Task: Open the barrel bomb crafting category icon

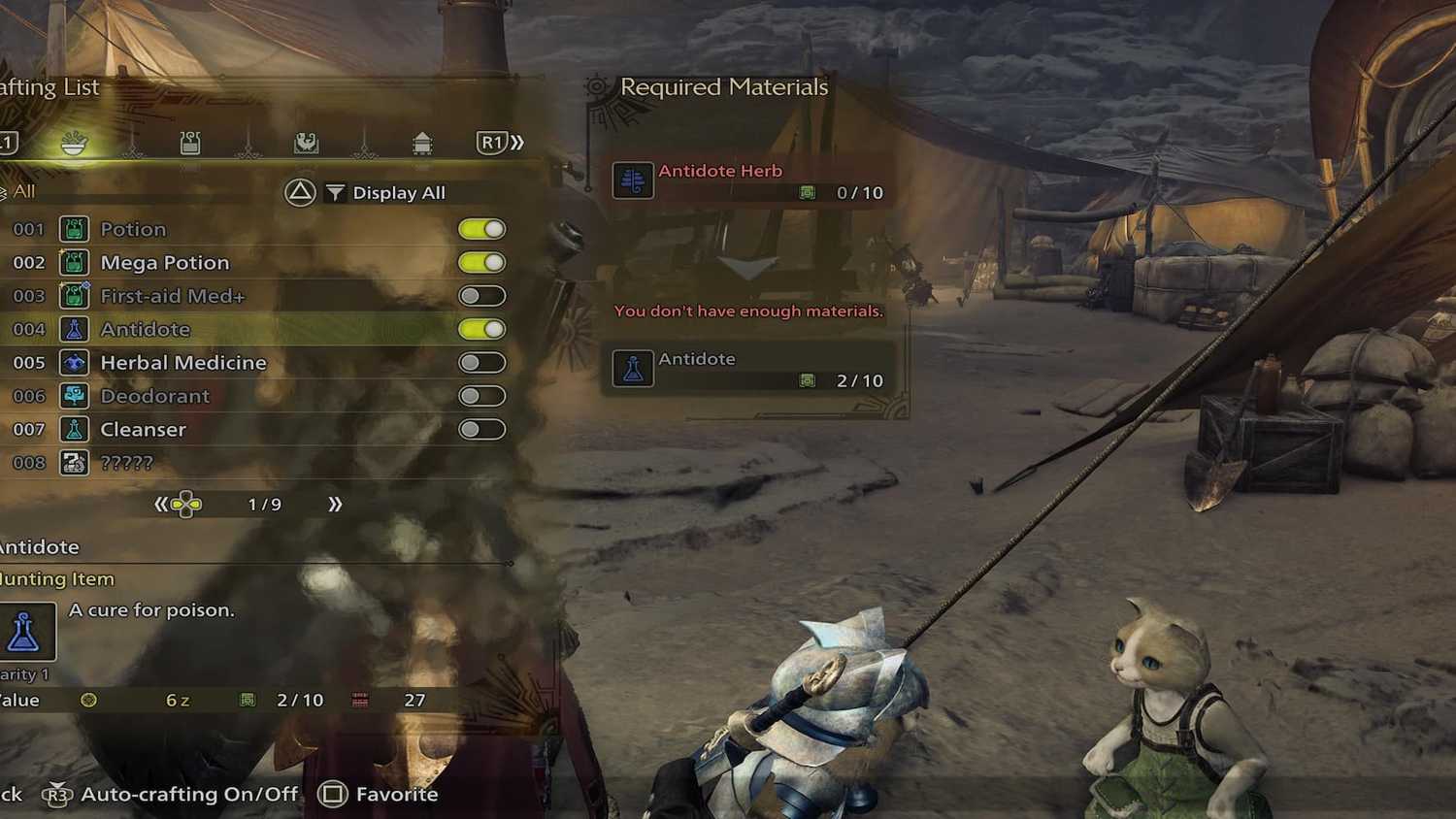Action: [x=422, y=142]
